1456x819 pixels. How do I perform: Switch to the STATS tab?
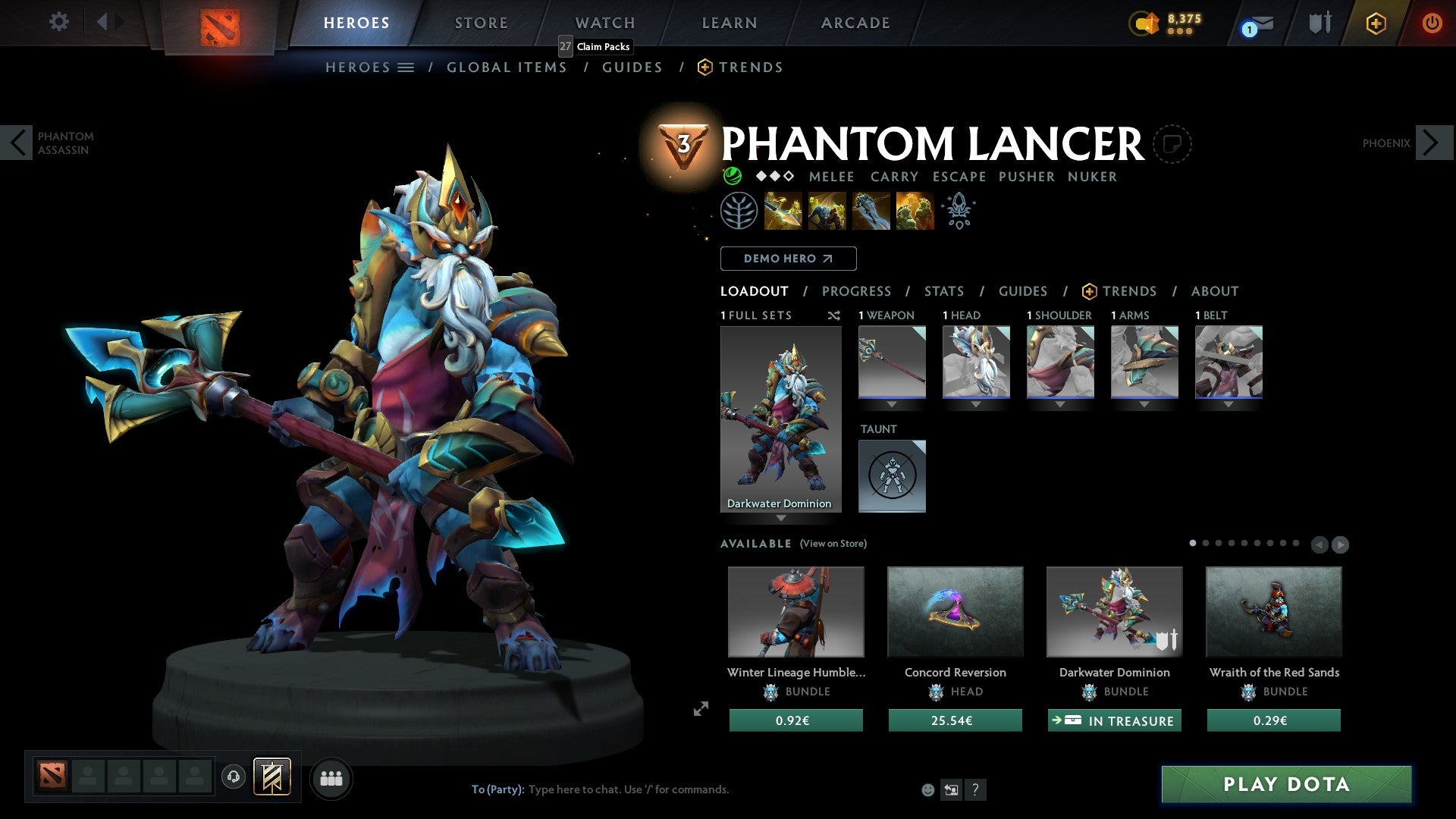pos(944,290)
